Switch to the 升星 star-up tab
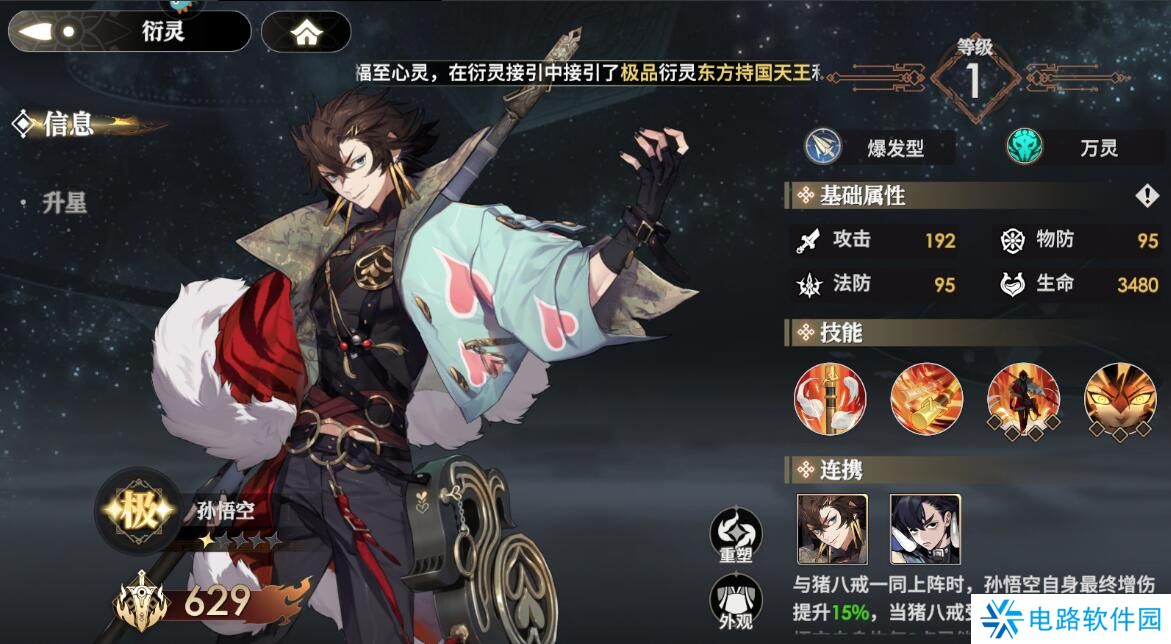This screenshot has height=644, width=1171. pos(64,203)
